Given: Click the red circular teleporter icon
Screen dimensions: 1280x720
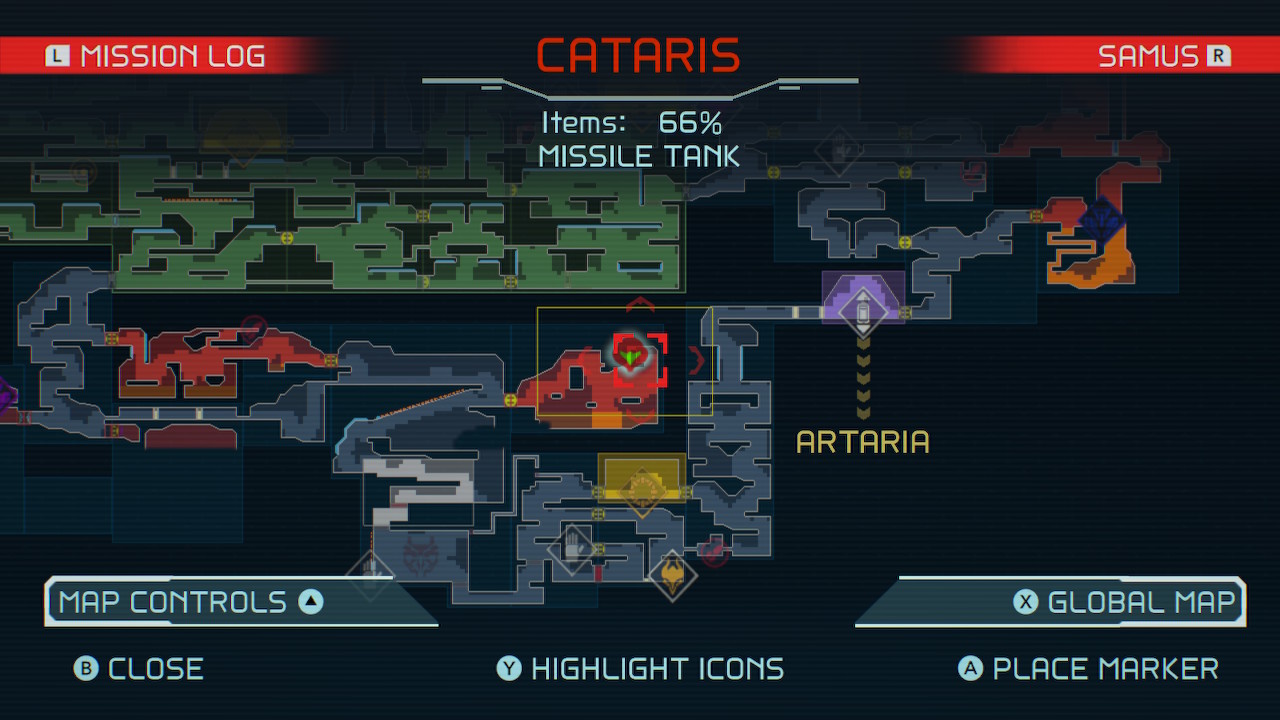Looking at the screenshot, I should pyautogui.click(x=714, y=551).
